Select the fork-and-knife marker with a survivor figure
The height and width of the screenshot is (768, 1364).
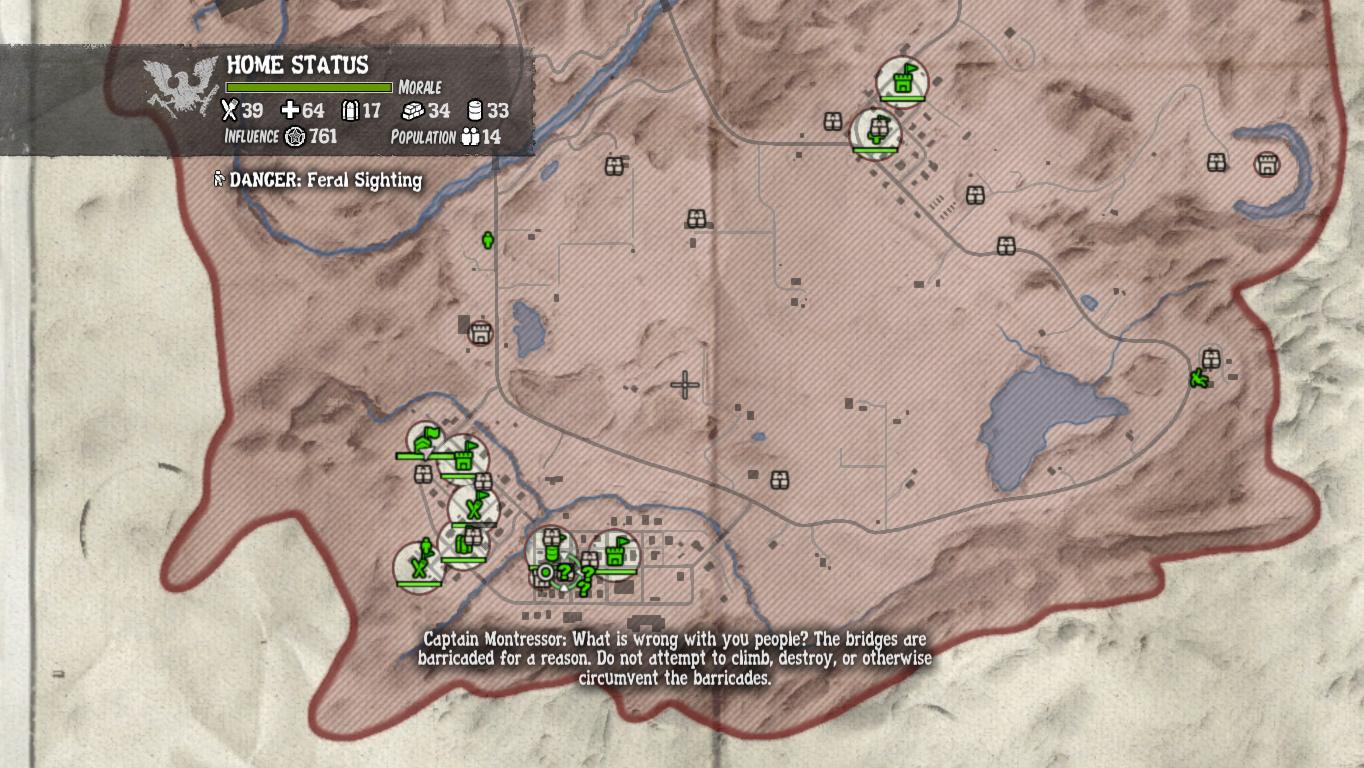click(421, 565)
